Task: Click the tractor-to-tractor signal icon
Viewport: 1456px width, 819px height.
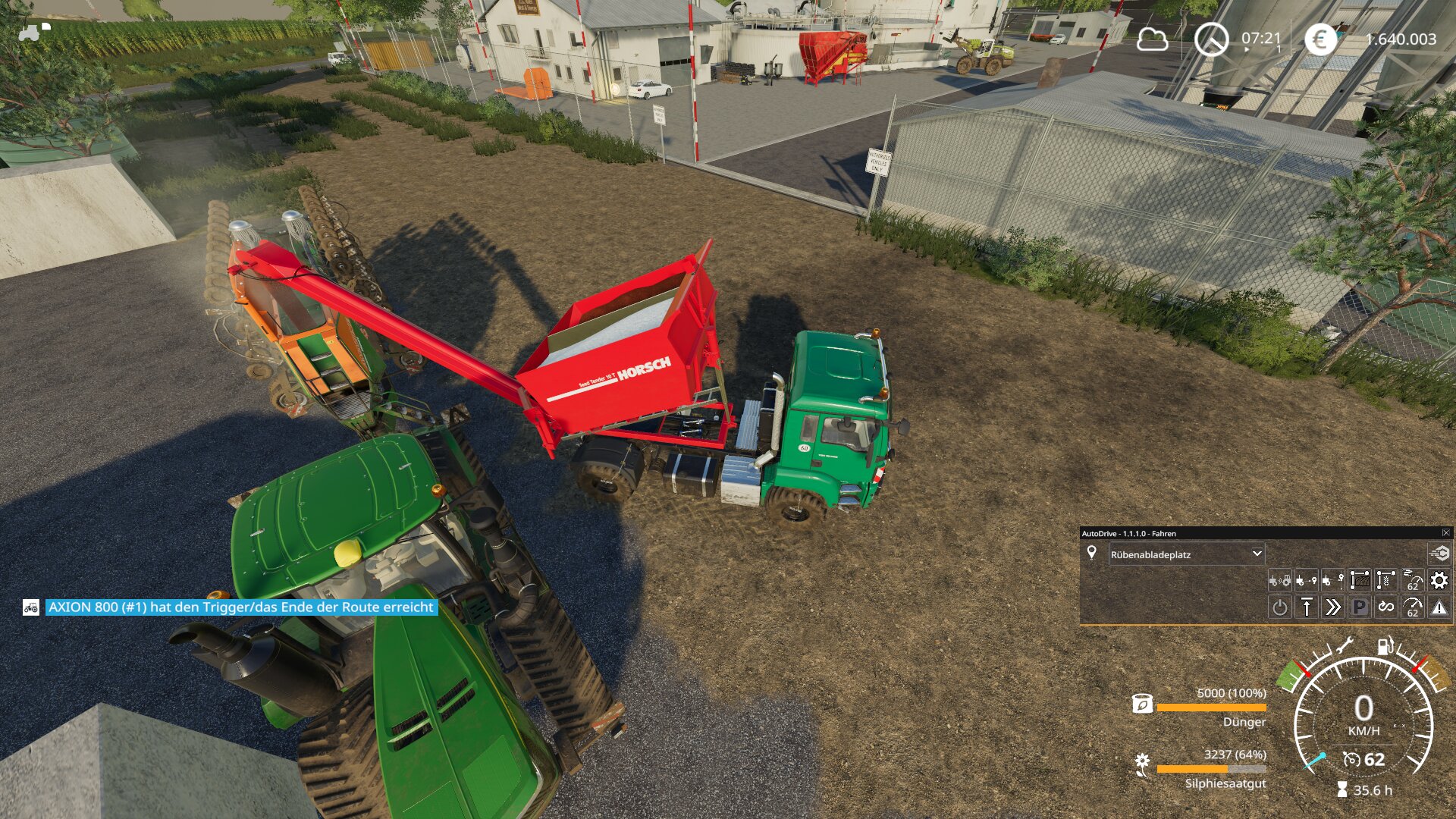Action: [x=1279, y=581]
